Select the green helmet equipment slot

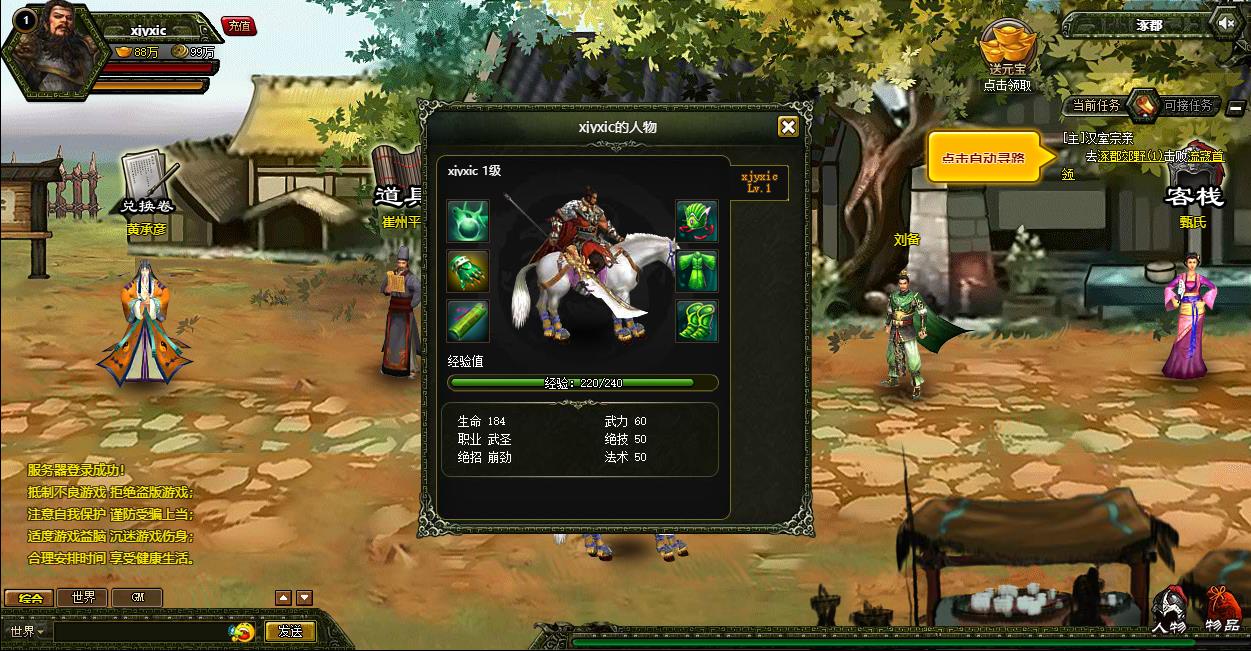[697, 220]
